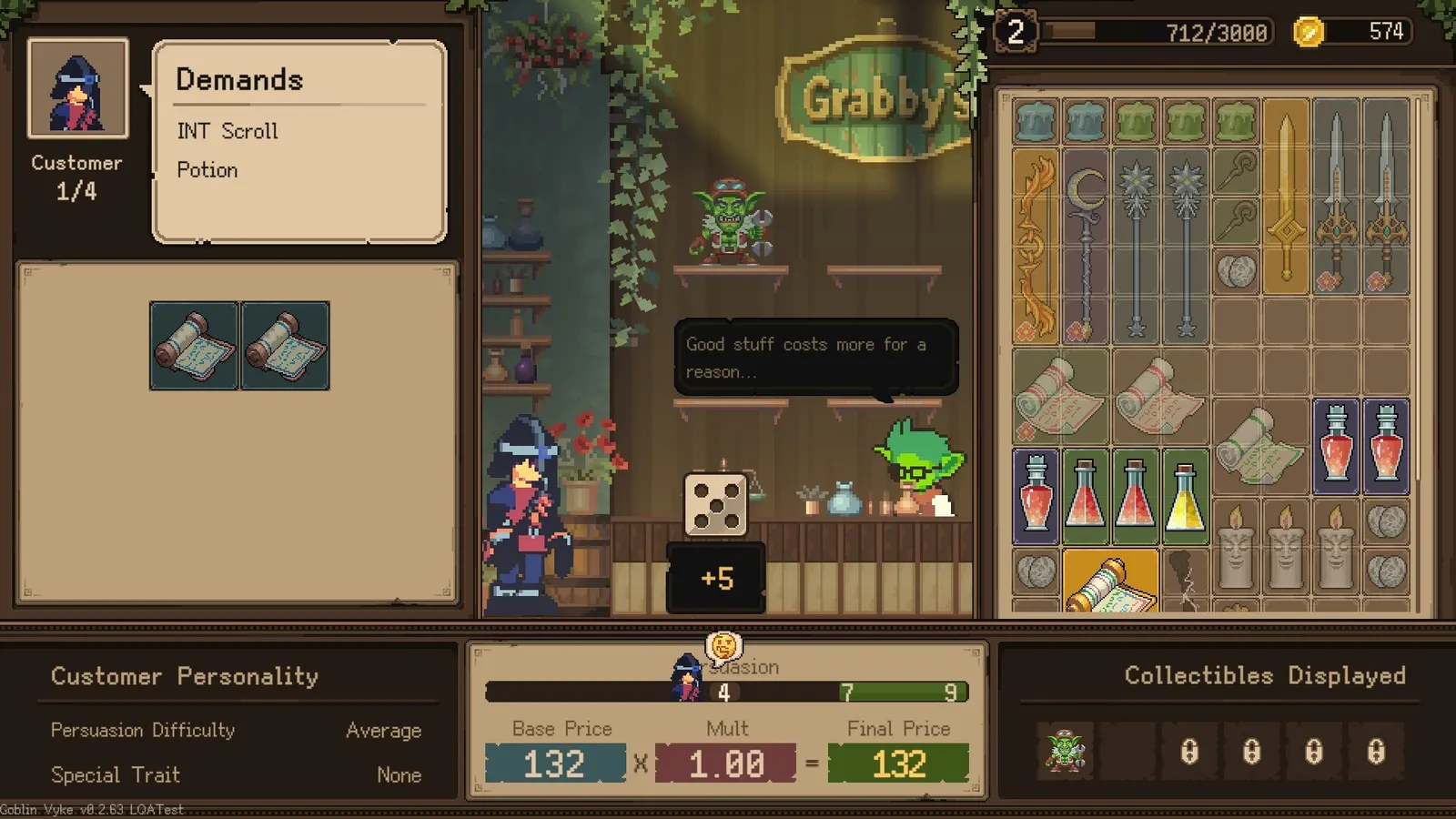Click the Base Price value field
1456x819 pixels.
[x=554, y=763]
